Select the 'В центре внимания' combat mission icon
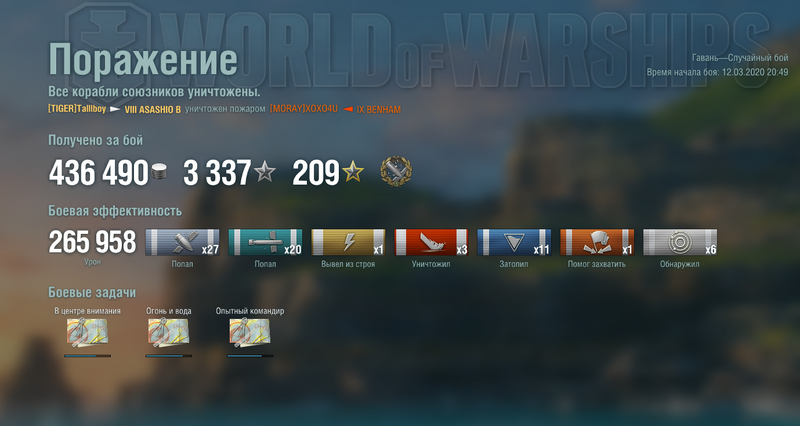 pyautogui.click(x=87, y=334)
